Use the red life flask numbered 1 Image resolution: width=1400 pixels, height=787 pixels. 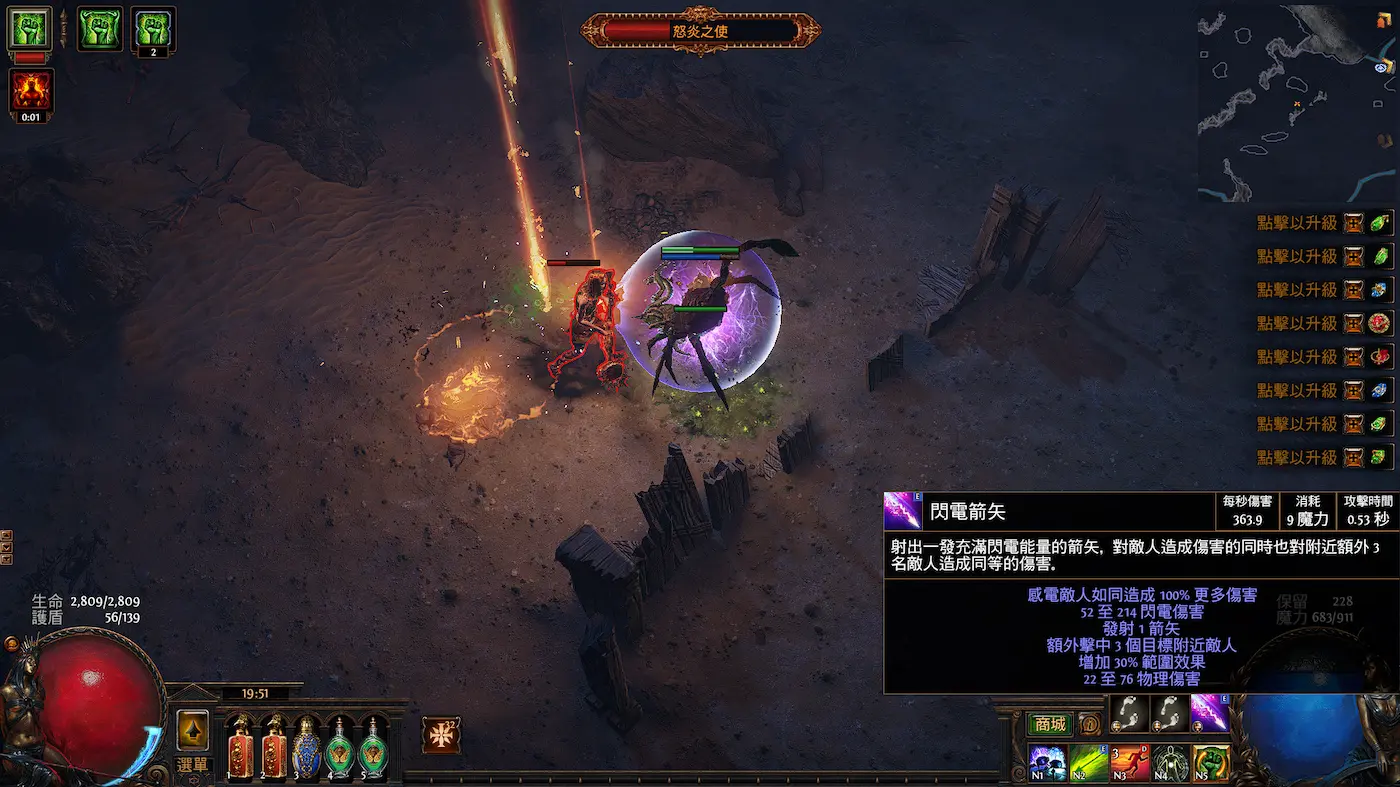click(x=241, y=748)
